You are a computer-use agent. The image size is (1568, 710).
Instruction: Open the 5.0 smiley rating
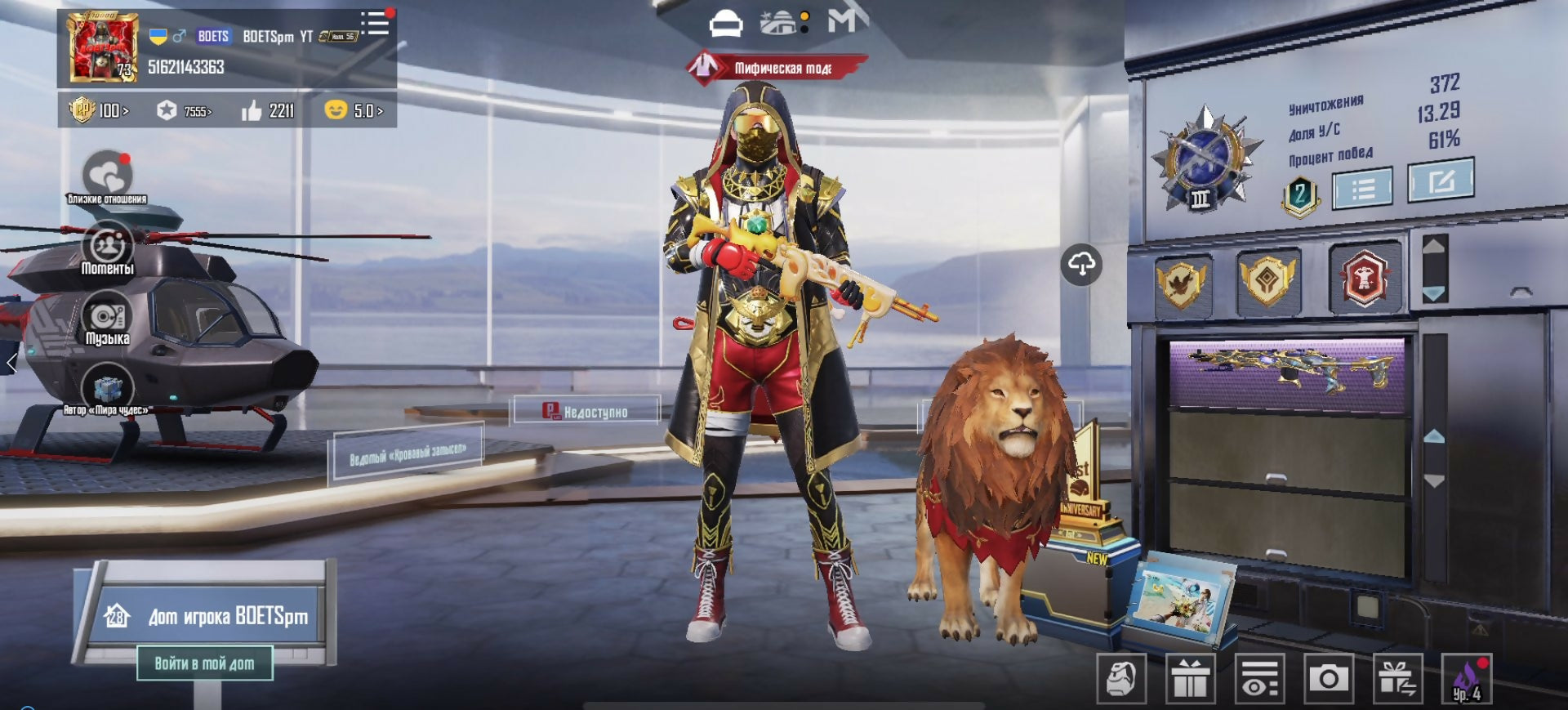coord(353,110)
